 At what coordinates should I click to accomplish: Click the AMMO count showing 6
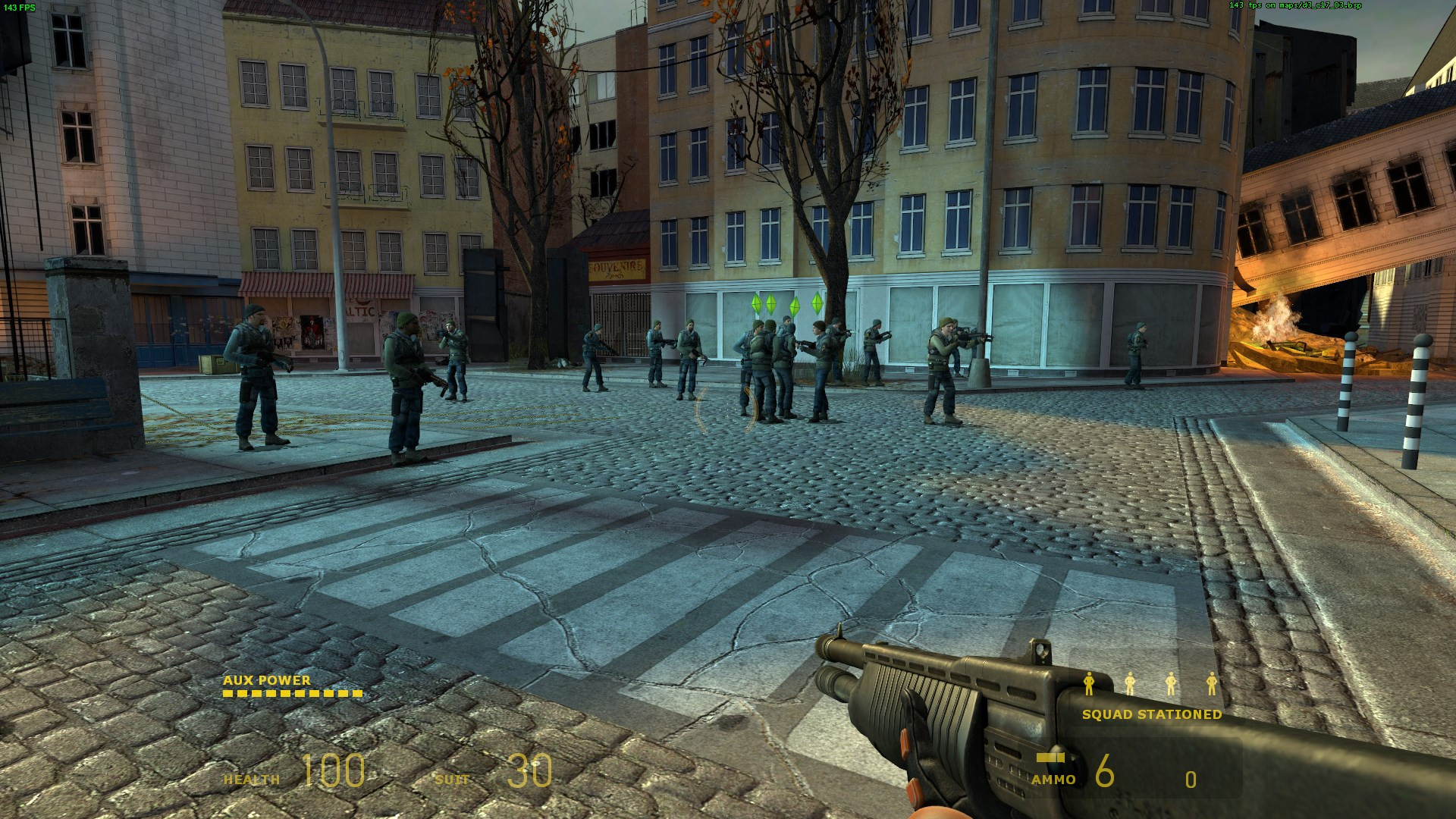click(1105, 772)
